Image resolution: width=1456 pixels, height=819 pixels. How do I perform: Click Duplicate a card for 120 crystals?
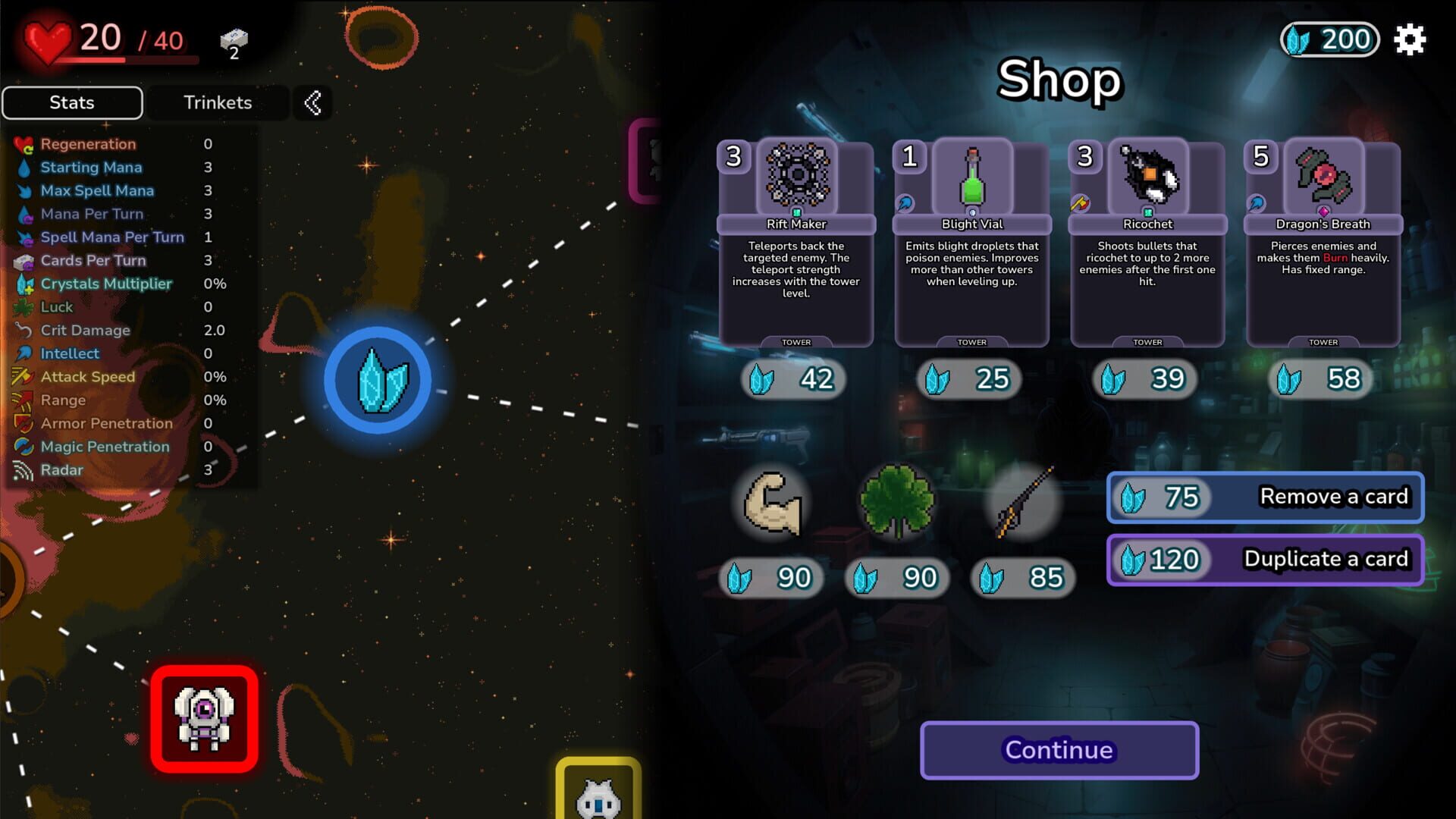(x=1265, y=559)
